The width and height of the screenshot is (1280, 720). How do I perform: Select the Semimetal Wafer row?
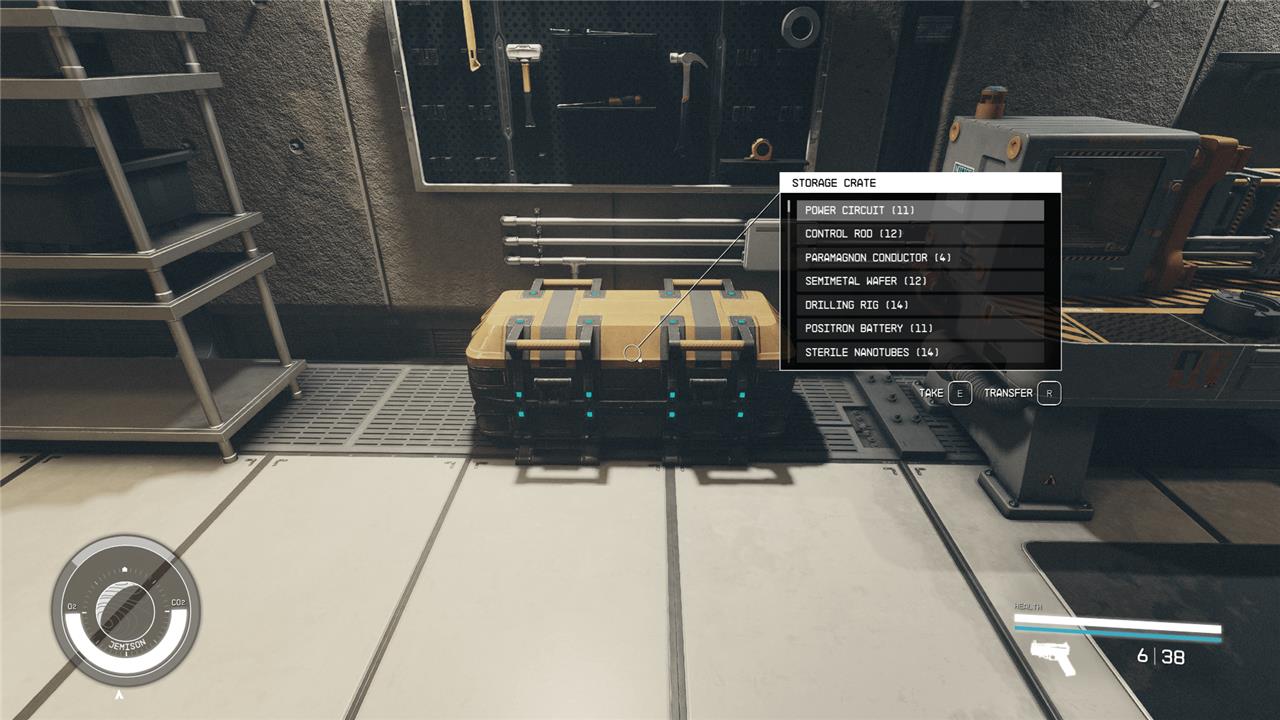pos(919,281)
